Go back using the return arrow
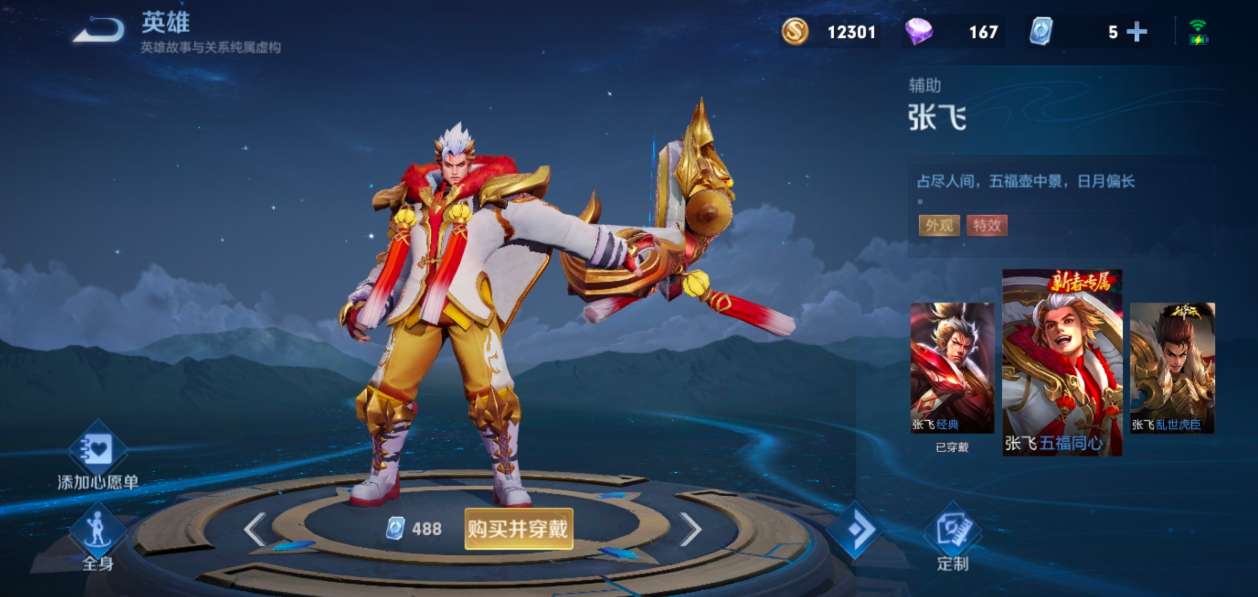 [98, 30]
